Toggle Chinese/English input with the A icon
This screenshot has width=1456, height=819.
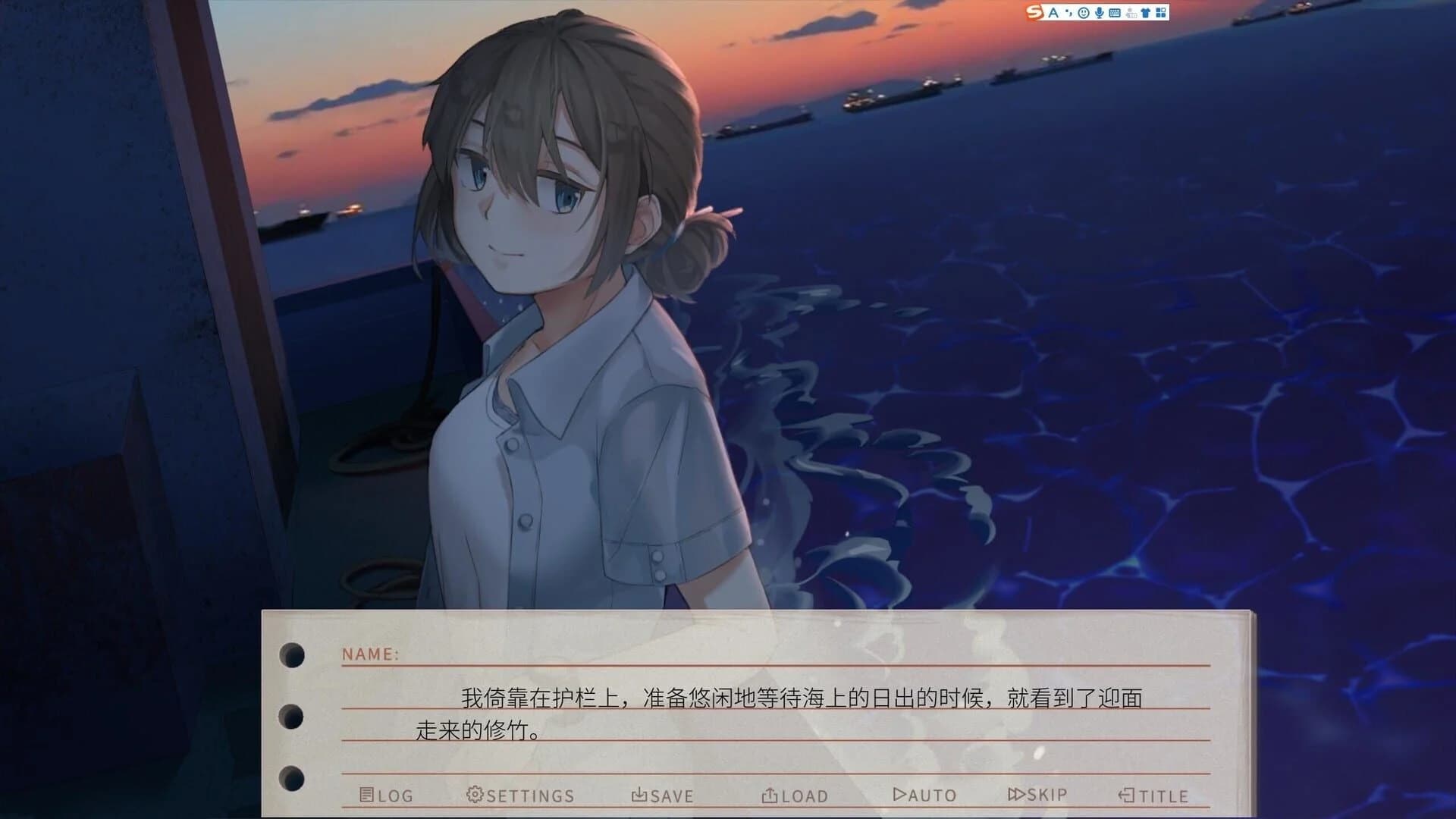1053,13
